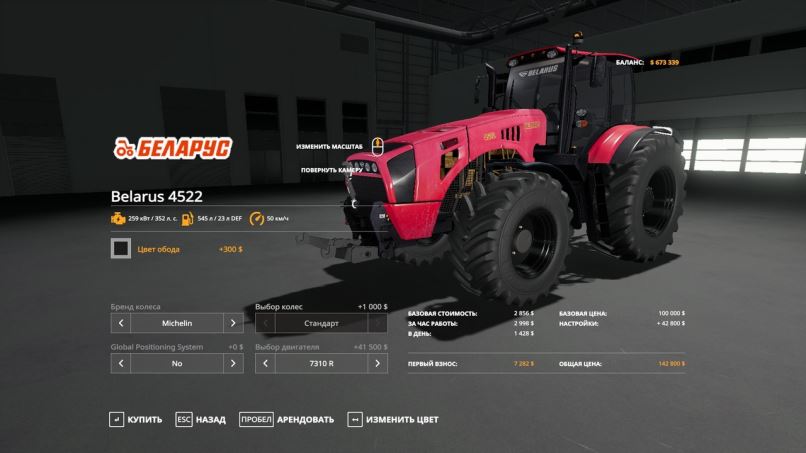Viewport: 806px width, 453px height.
Task: Go back with the Назад button
Action: click(200, 420)
